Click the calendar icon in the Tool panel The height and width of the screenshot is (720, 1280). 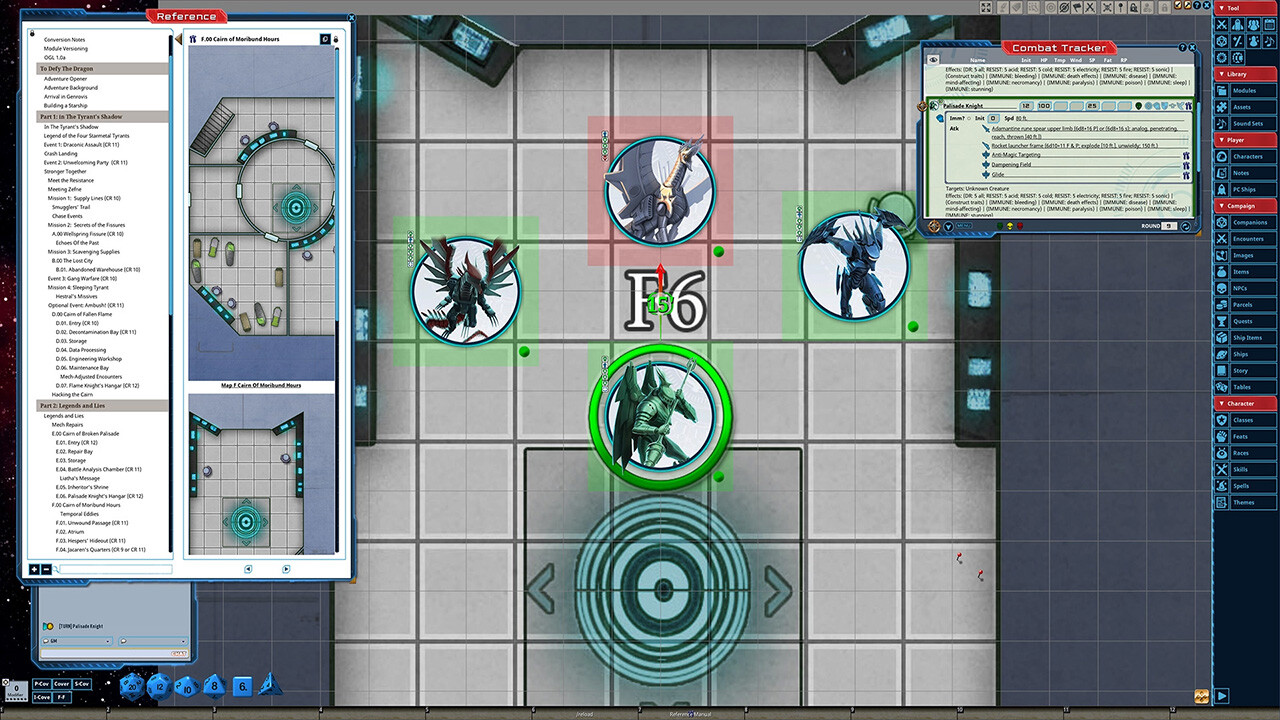pos(1268,24)
